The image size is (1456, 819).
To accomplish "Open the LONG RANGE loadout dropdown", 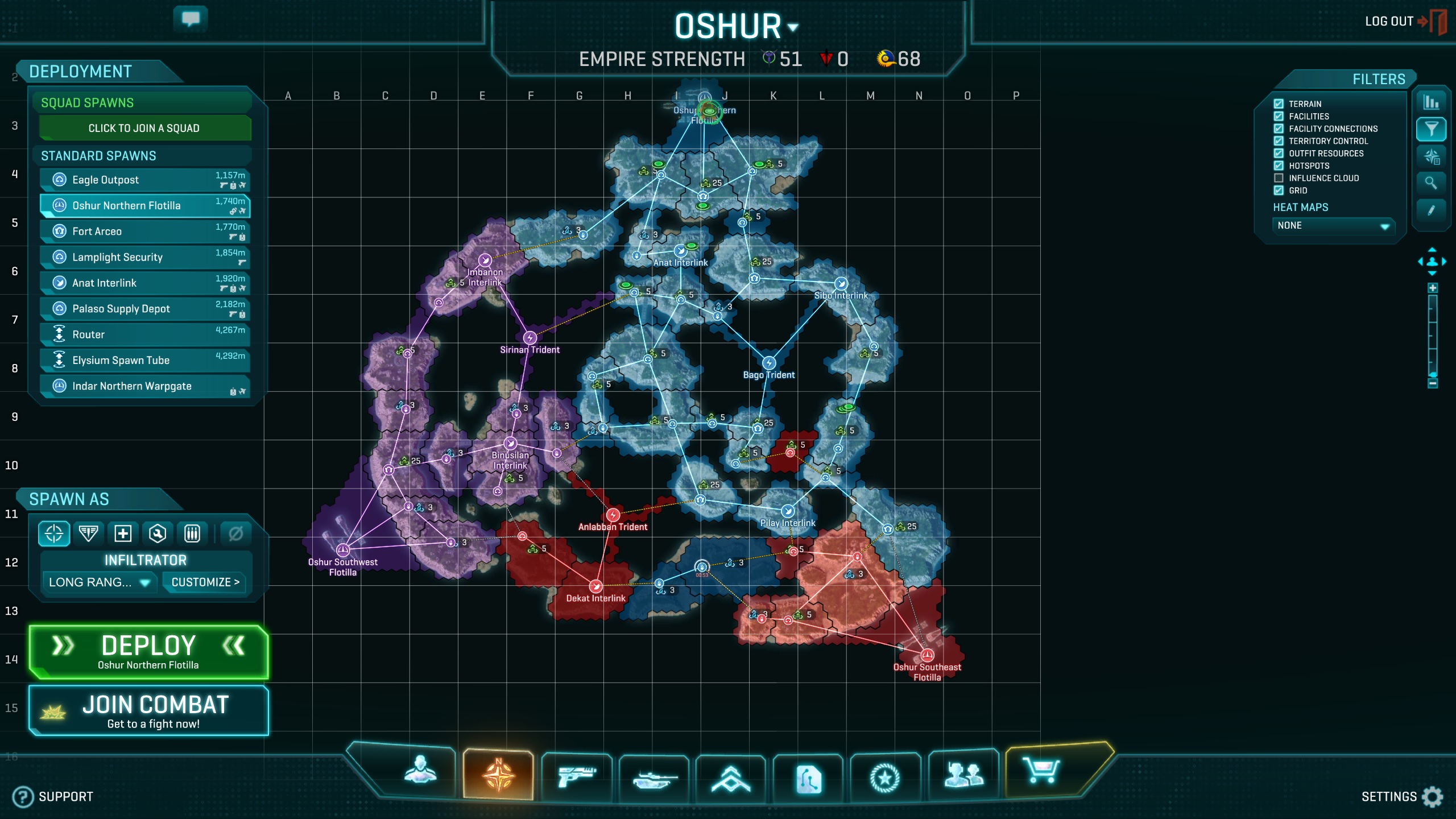I will point(100,582).
